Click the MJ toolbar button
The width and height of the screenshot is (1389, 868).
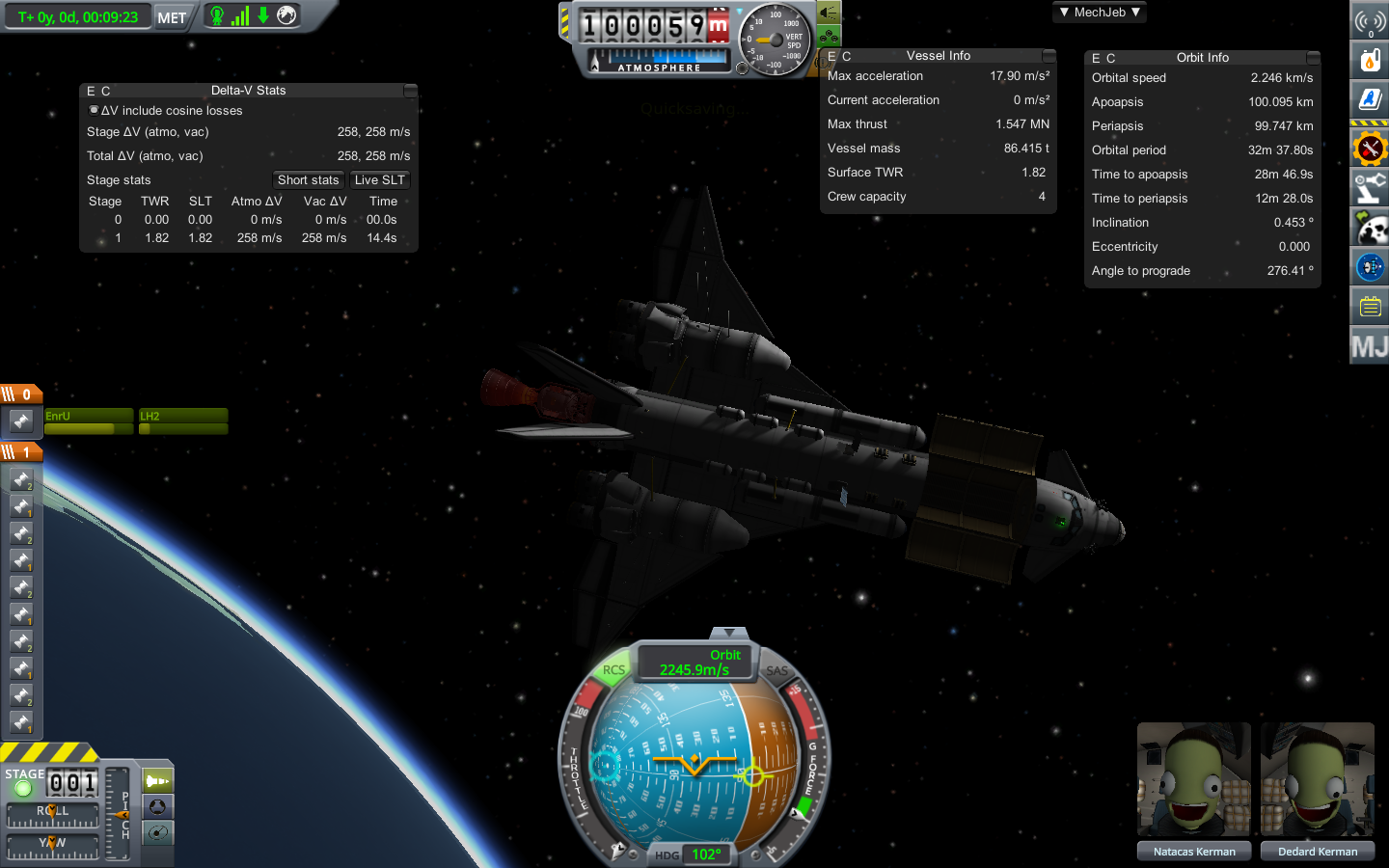pos(1370,346)
